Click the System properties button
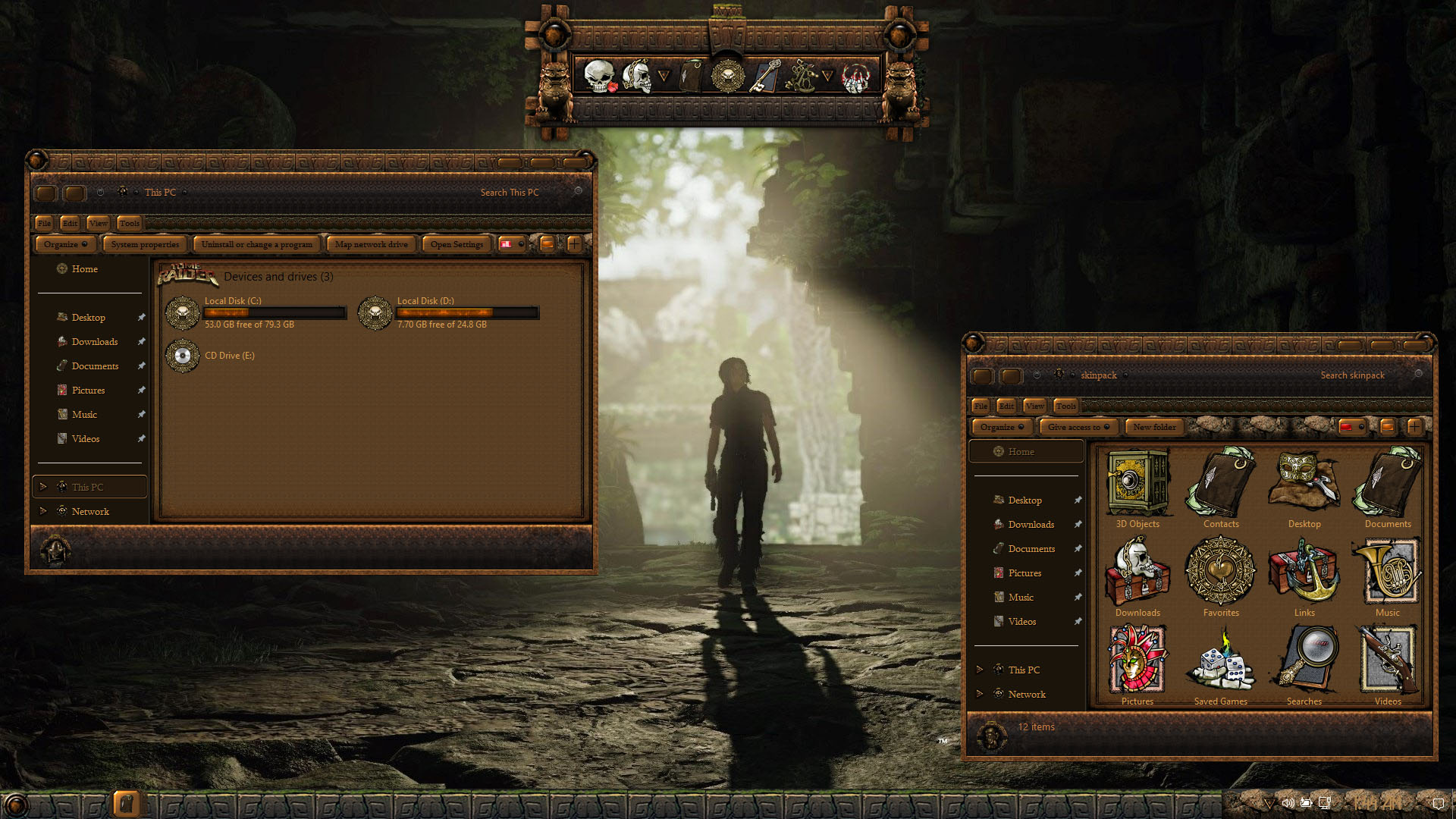 (x=145, y=244)
